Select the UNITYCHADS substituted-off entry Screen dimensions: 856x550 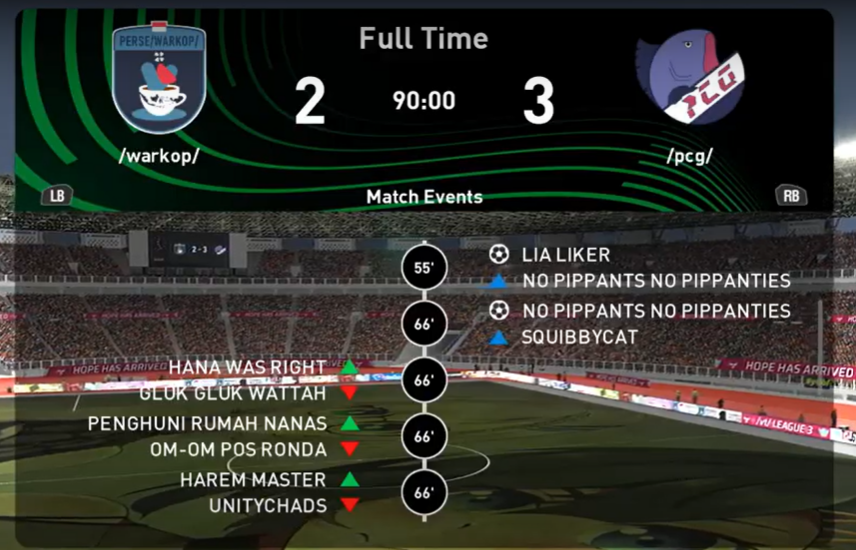coord(267,506)
